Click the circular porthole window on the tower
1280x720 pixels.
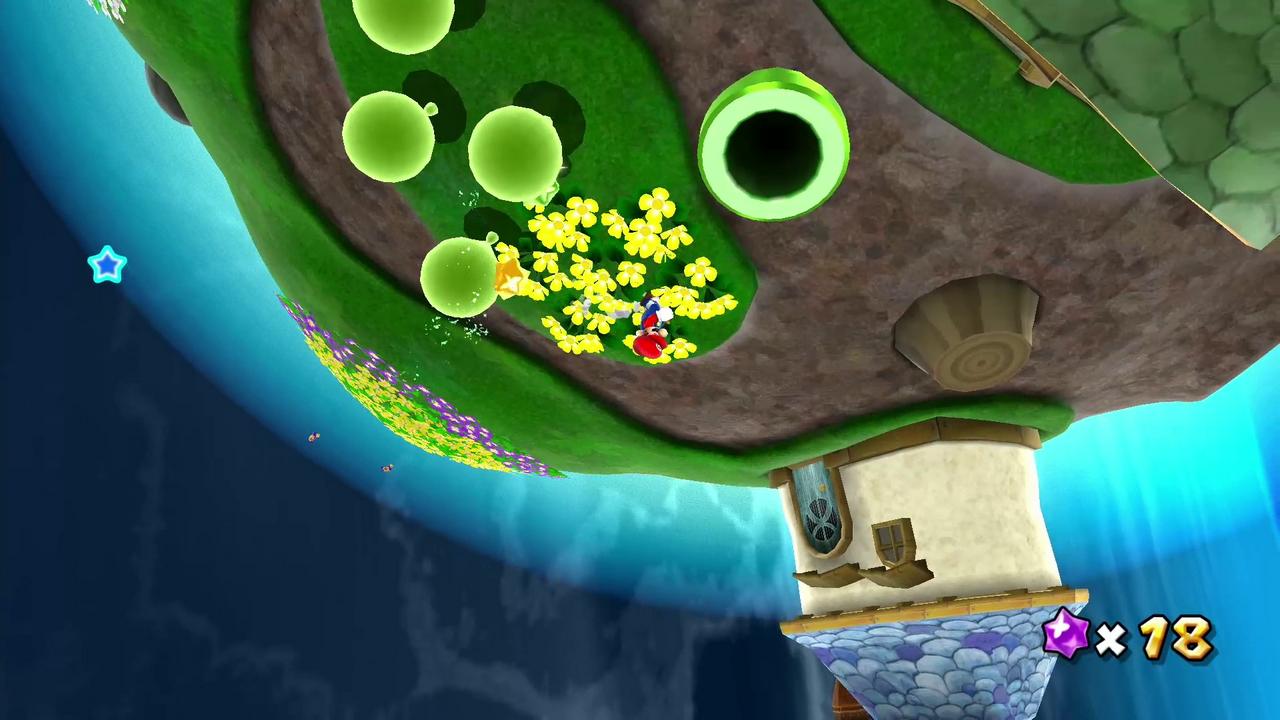(x=820, y=520)
